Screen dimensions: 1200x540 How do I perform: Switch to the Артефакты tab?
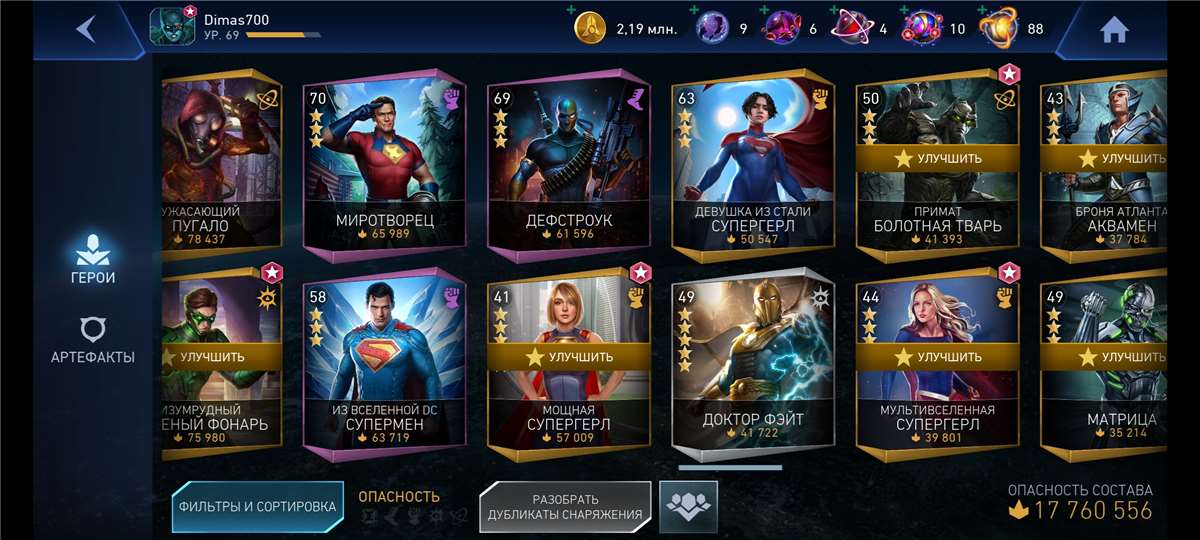click(92, 341)
